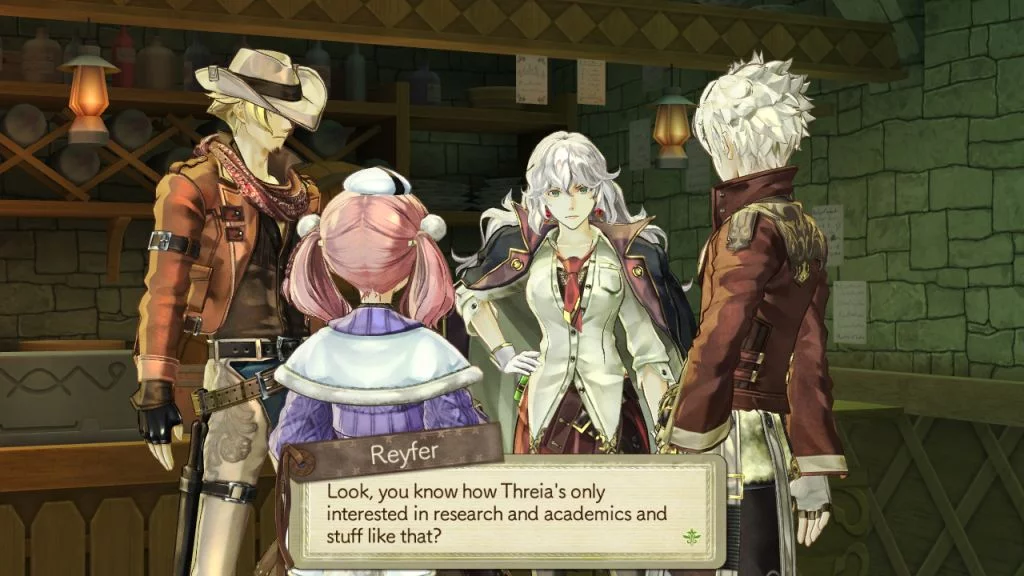
Task: Click the green leaf continue indicator
Action: coord(688,536)
